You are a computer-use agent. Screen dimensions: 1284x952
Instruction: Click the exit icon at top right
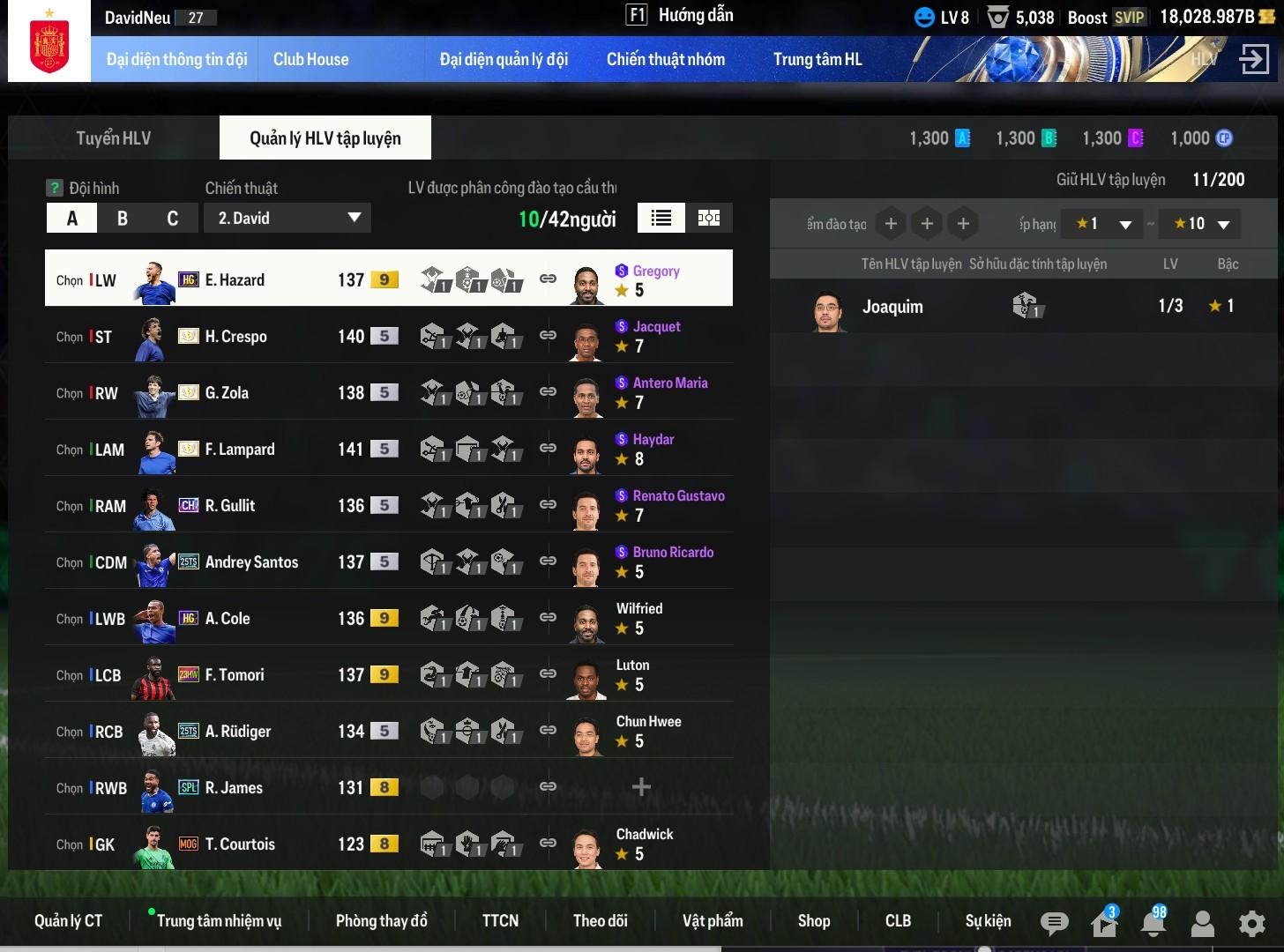1253,60
